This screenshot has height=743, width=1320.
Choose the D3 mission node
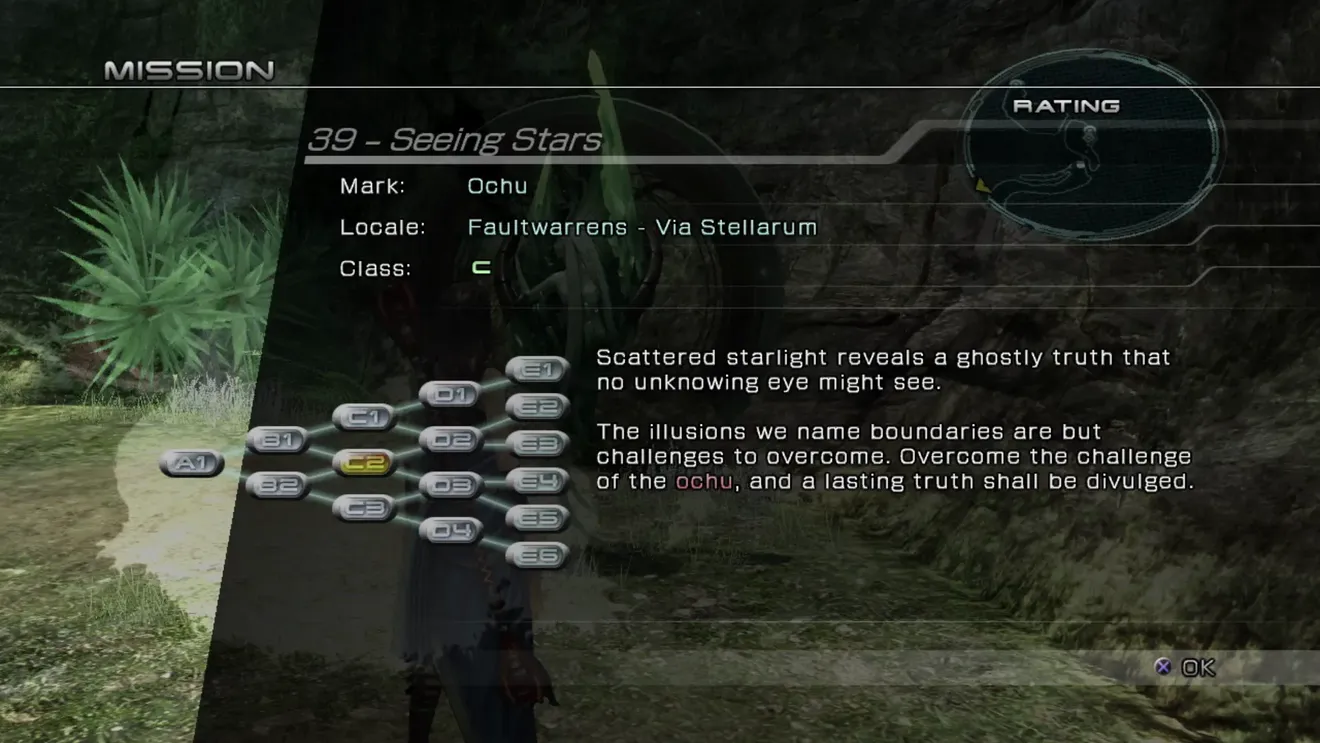coord(451,485)
